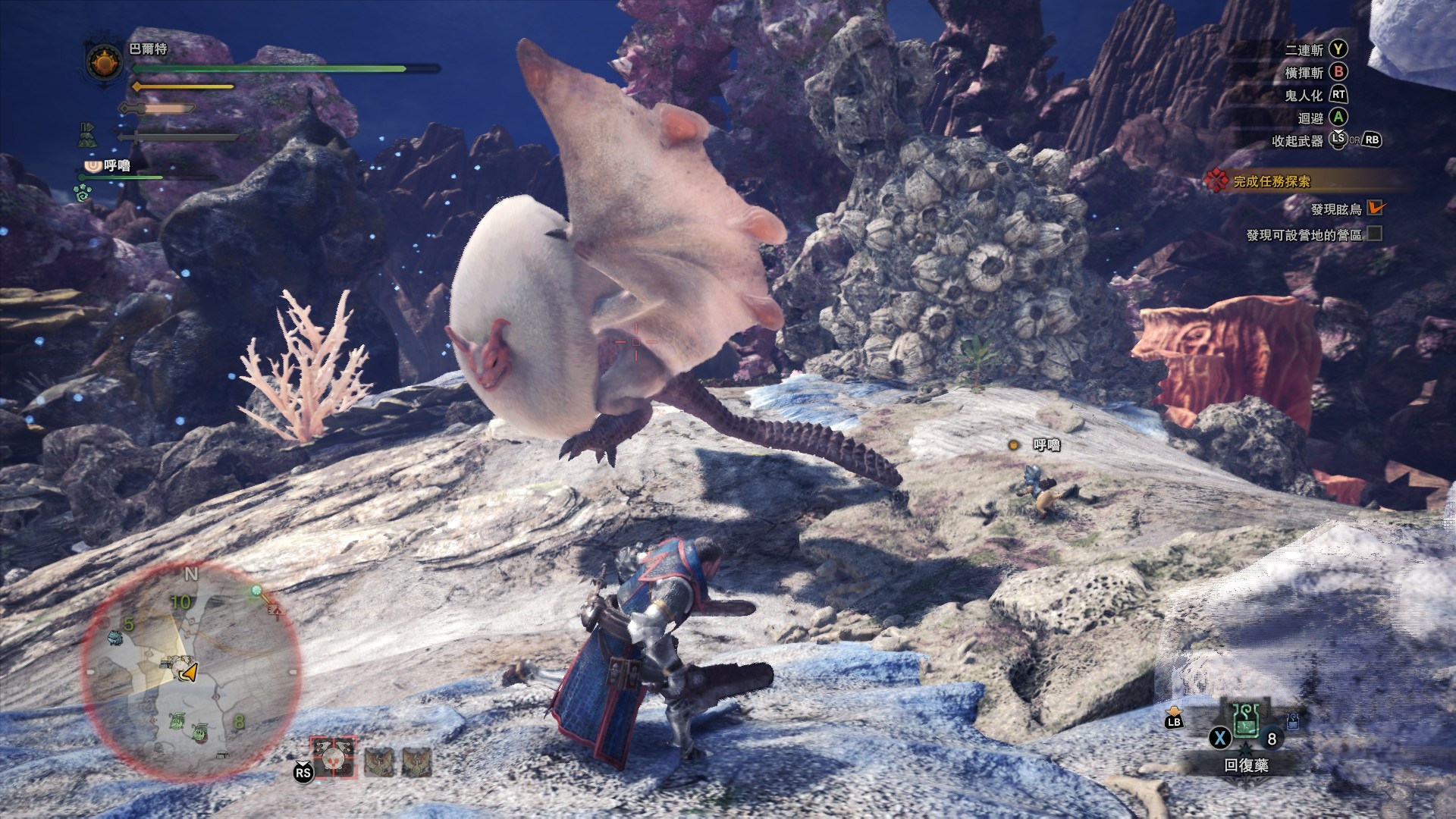The image size is (1456, 819).
Task: Click the green paw Palico gadget icon
Action: 83,193
